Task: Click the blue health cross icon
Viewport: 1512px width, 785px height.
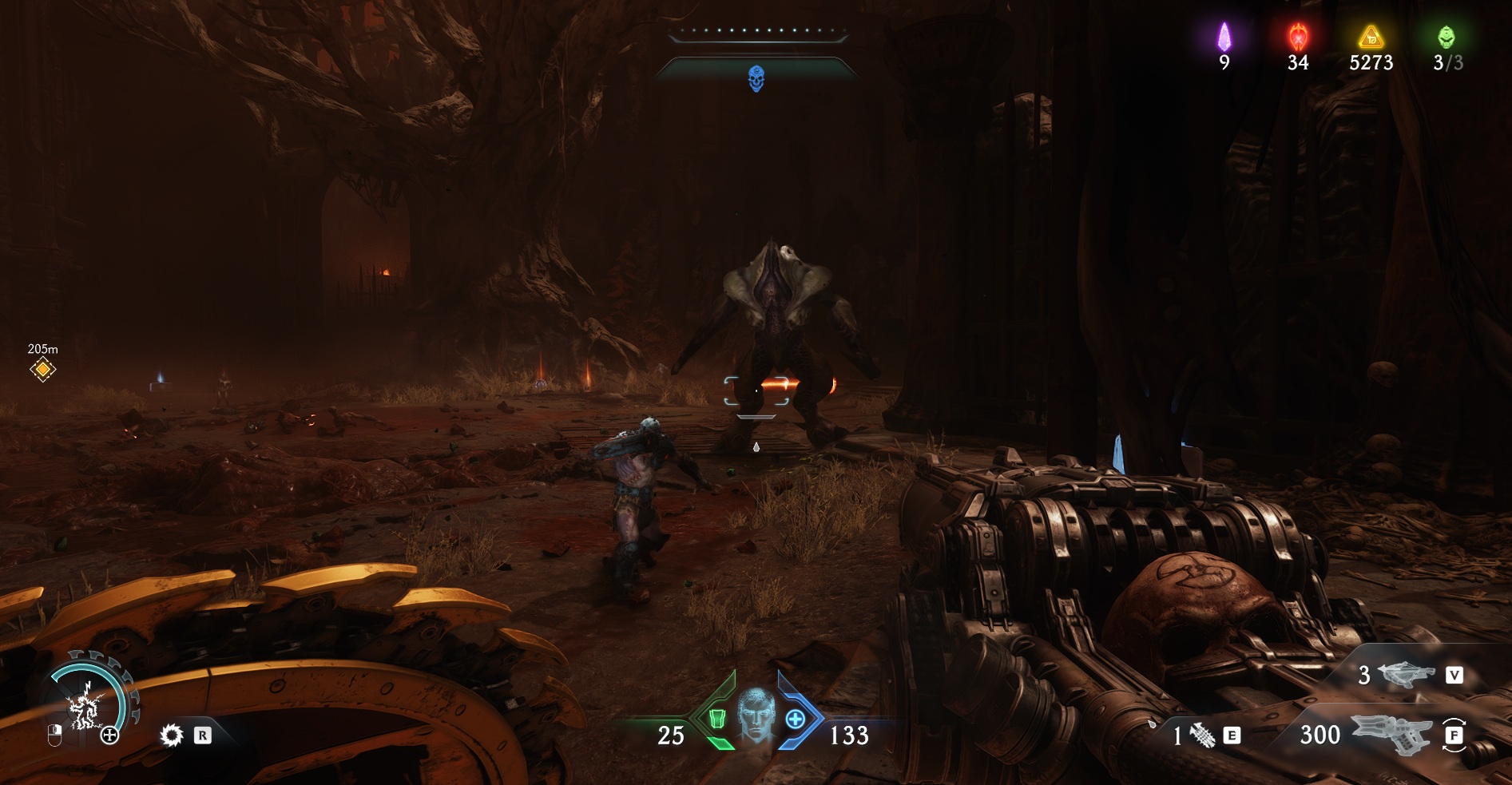Action: 796,720
